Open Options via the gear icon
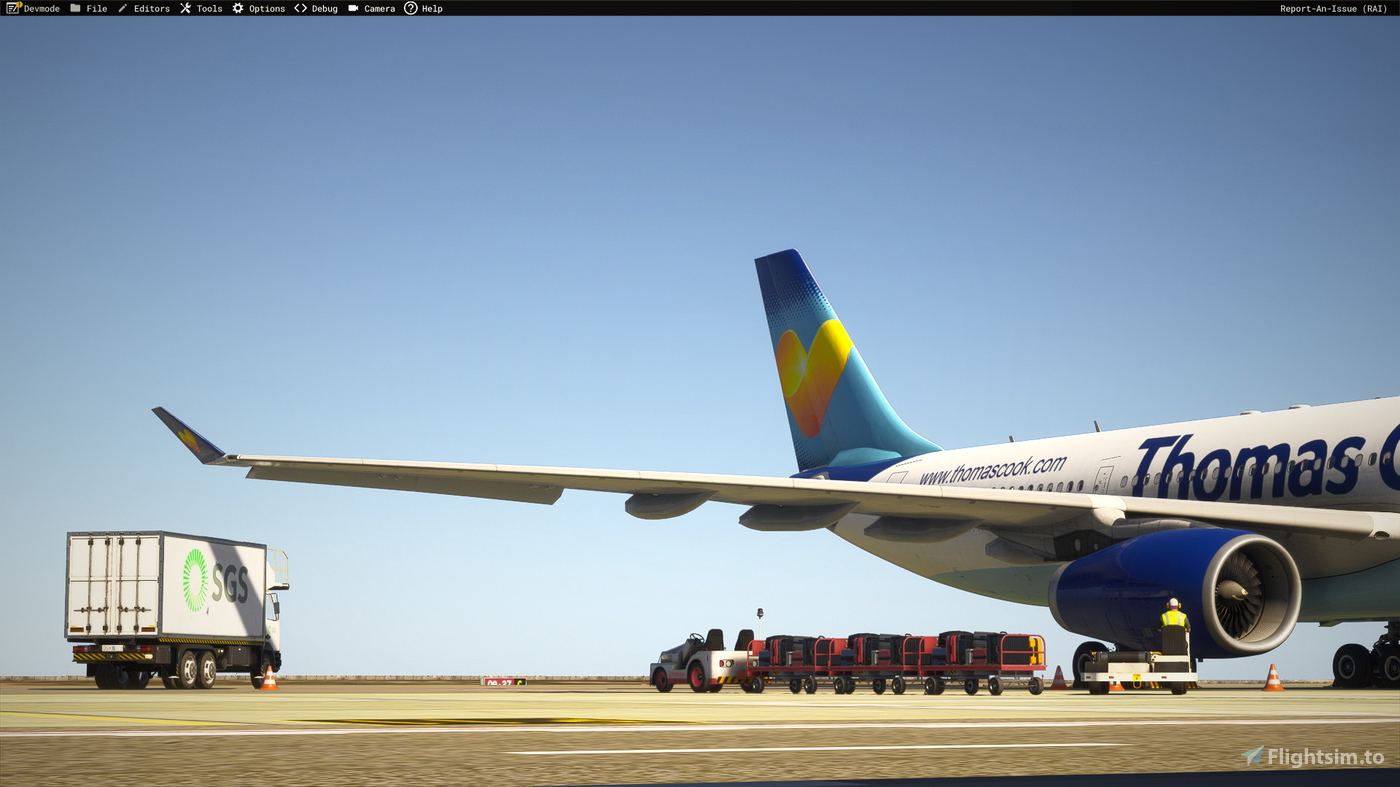1400x787 pixels. click(236, 8)
